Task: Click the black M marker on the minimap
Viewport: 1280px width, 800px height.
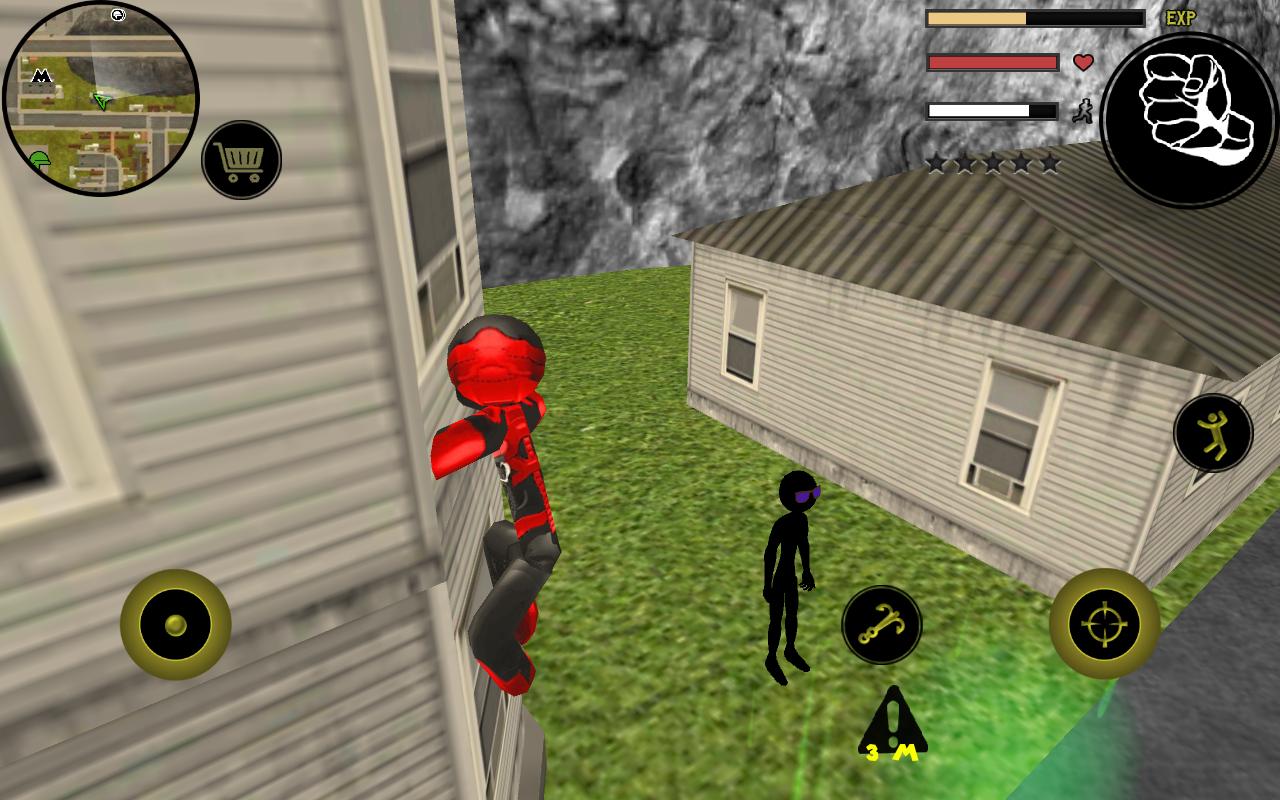Action: click(42, 75)
